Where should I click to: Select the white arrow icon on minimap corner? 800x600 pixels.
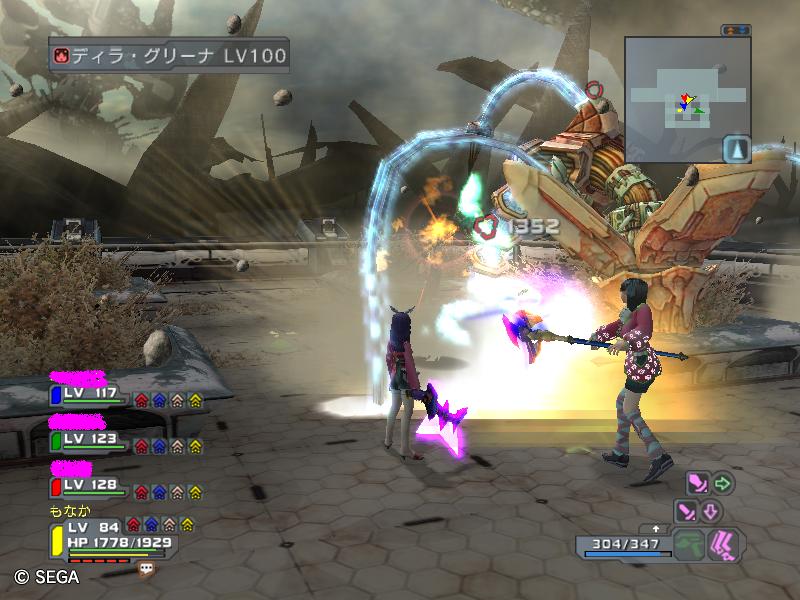pos(736,149)
